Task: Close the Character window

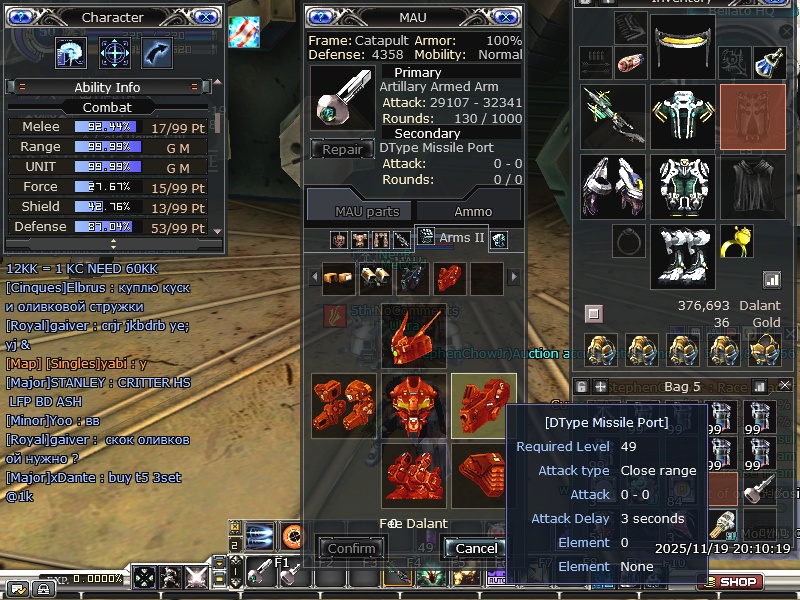Action: [x=204, y=17]
